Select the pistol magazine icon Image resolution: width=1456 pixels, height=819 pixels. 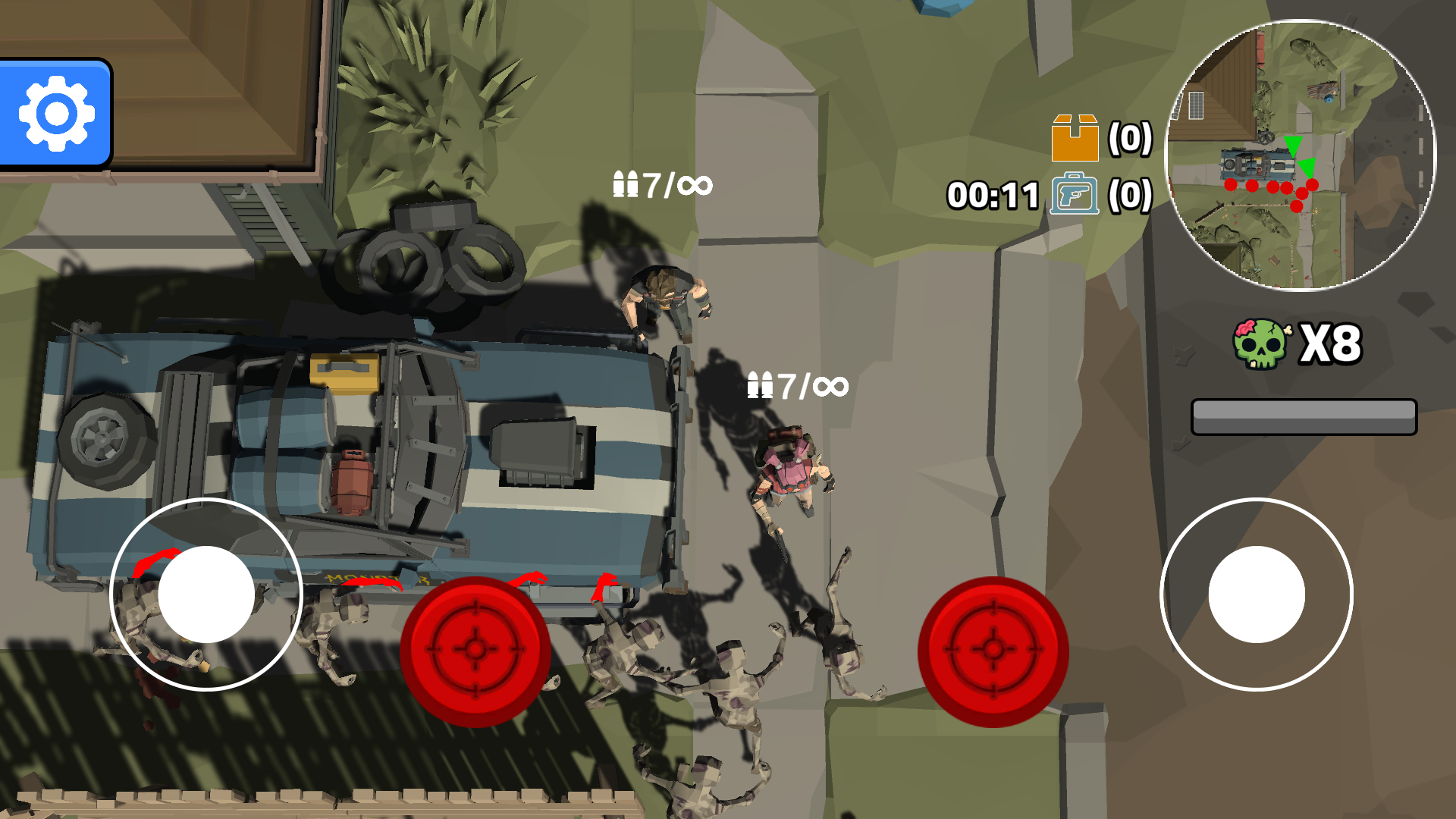1075,196
